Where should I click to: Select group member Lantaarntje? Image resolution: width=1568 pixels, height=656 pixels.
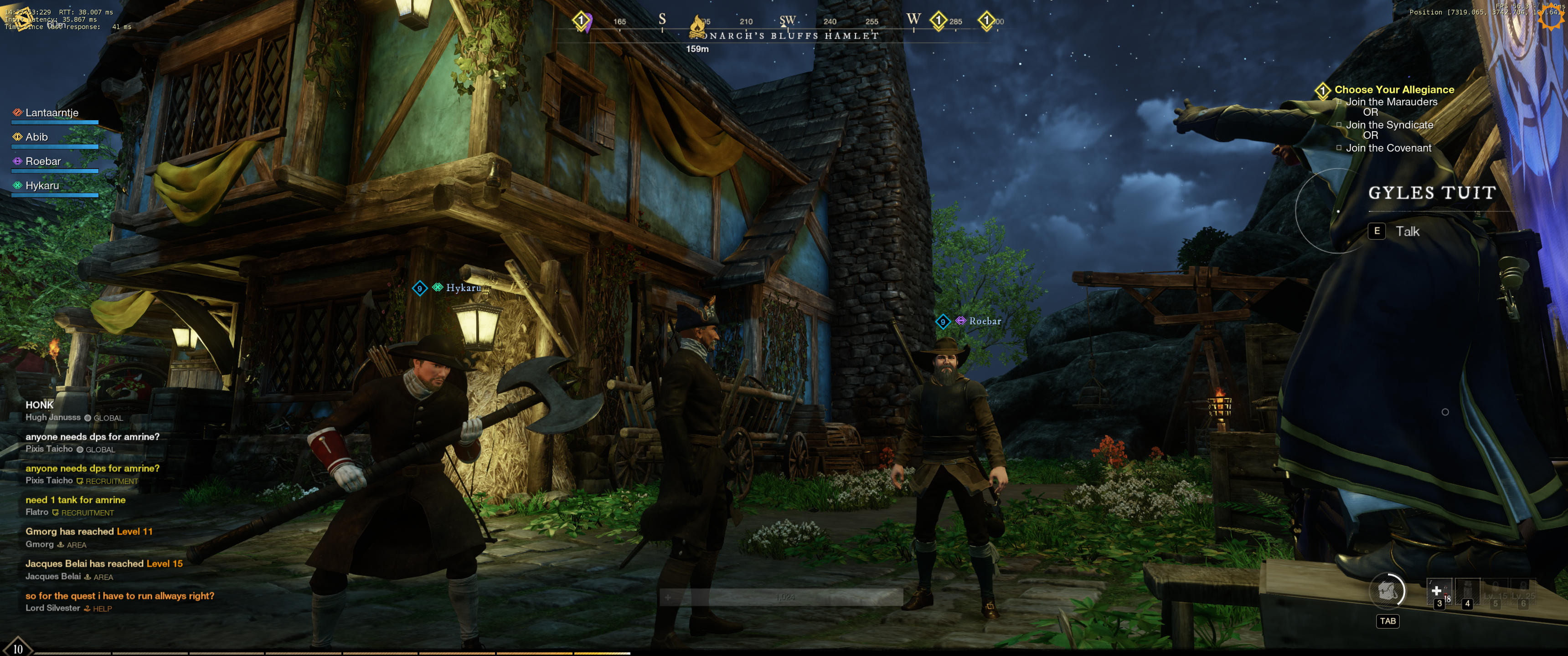[x=52, y=113]
